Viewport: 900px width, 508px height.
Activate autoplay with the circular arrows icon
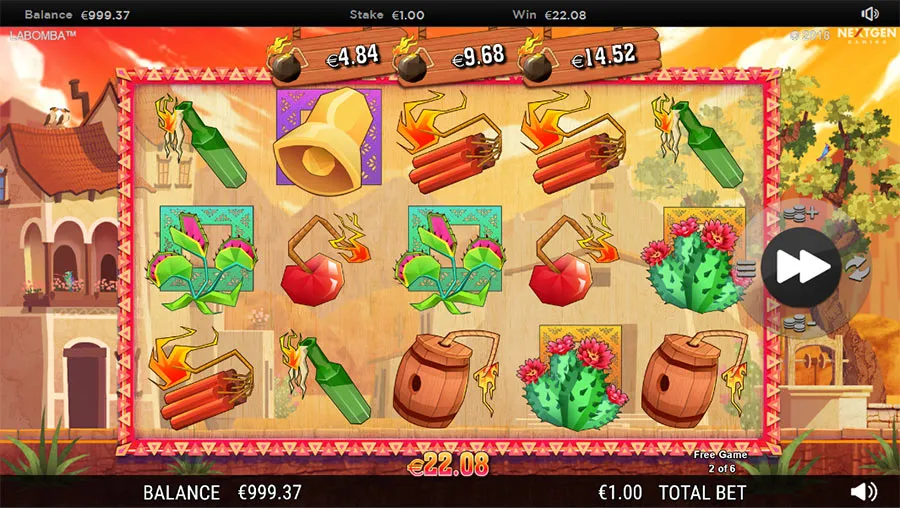856,268
